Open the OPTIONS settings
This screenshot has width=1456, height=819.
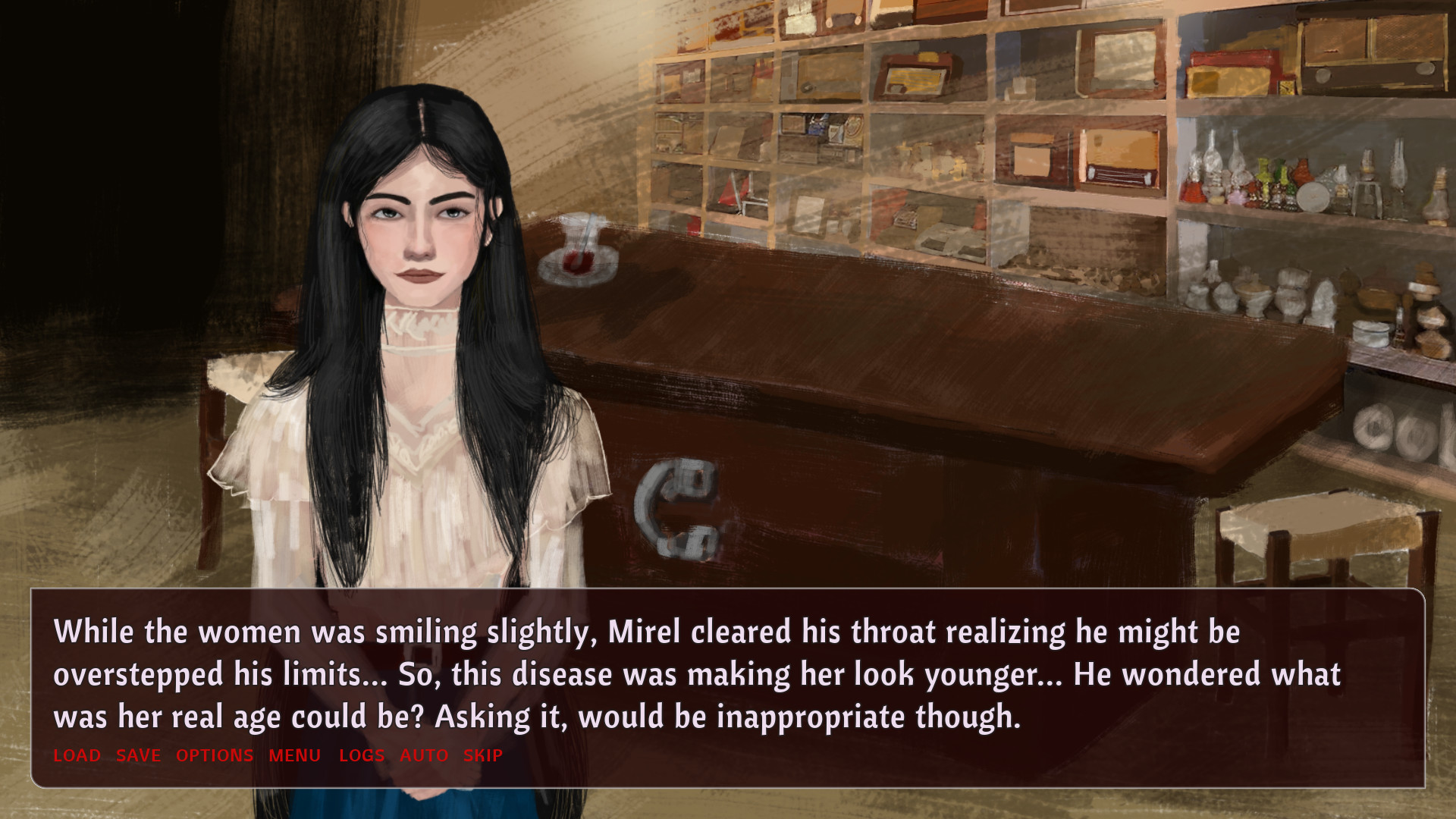coord(215,755)
